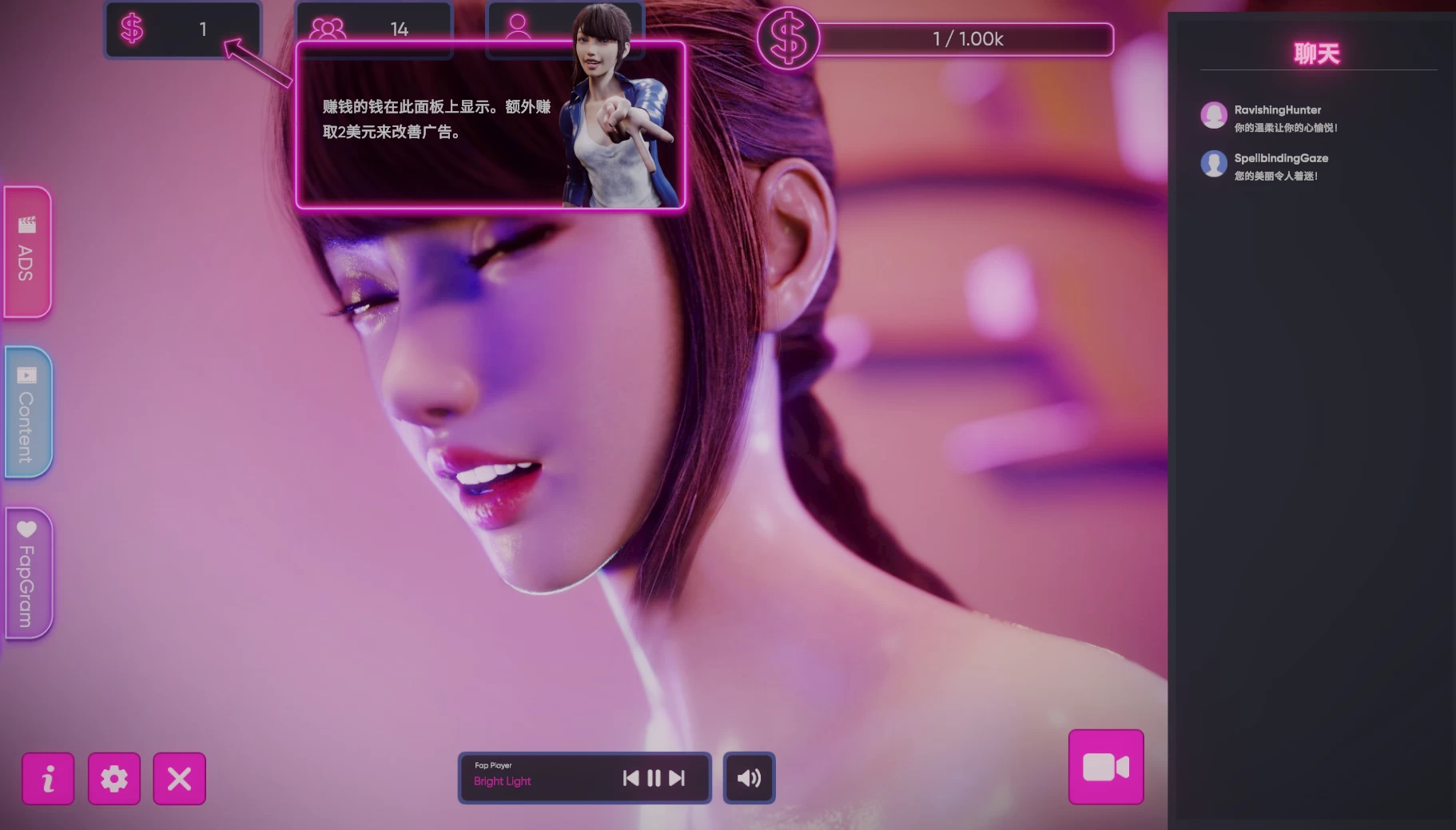Click the info button
Viewport: 1456px width, 830px height.
click(48, 778)
